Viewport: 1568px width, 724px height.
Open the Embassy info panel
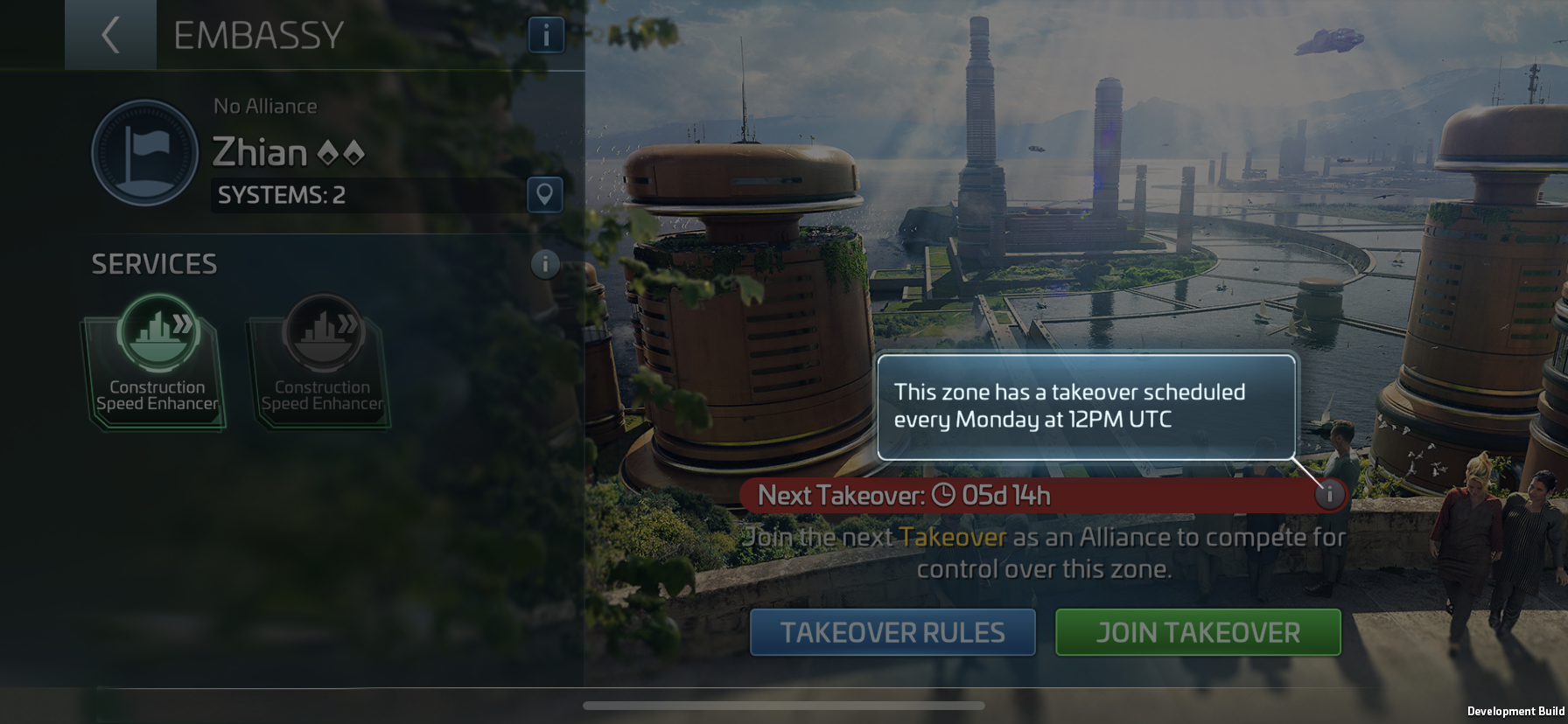tap(546, 35)
